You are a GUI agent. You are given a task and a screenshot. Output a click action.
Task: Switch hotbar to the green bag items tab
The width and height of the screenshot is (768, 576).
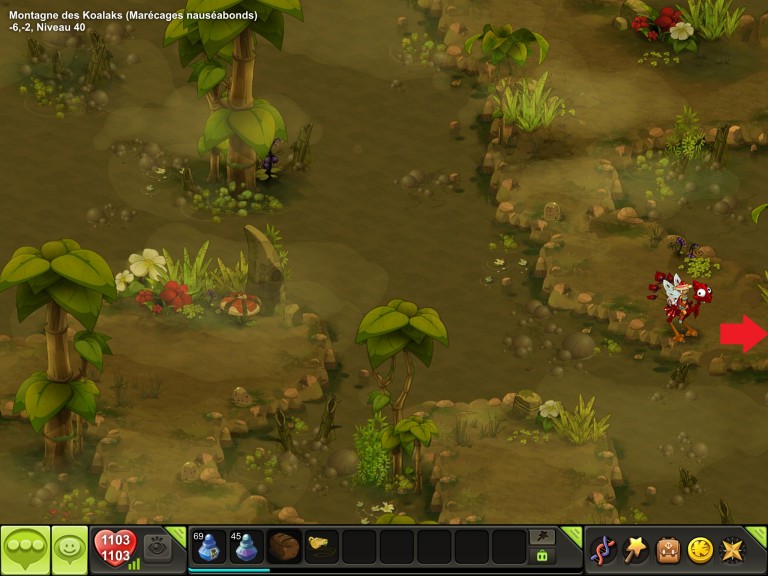(x=543, y=556)
